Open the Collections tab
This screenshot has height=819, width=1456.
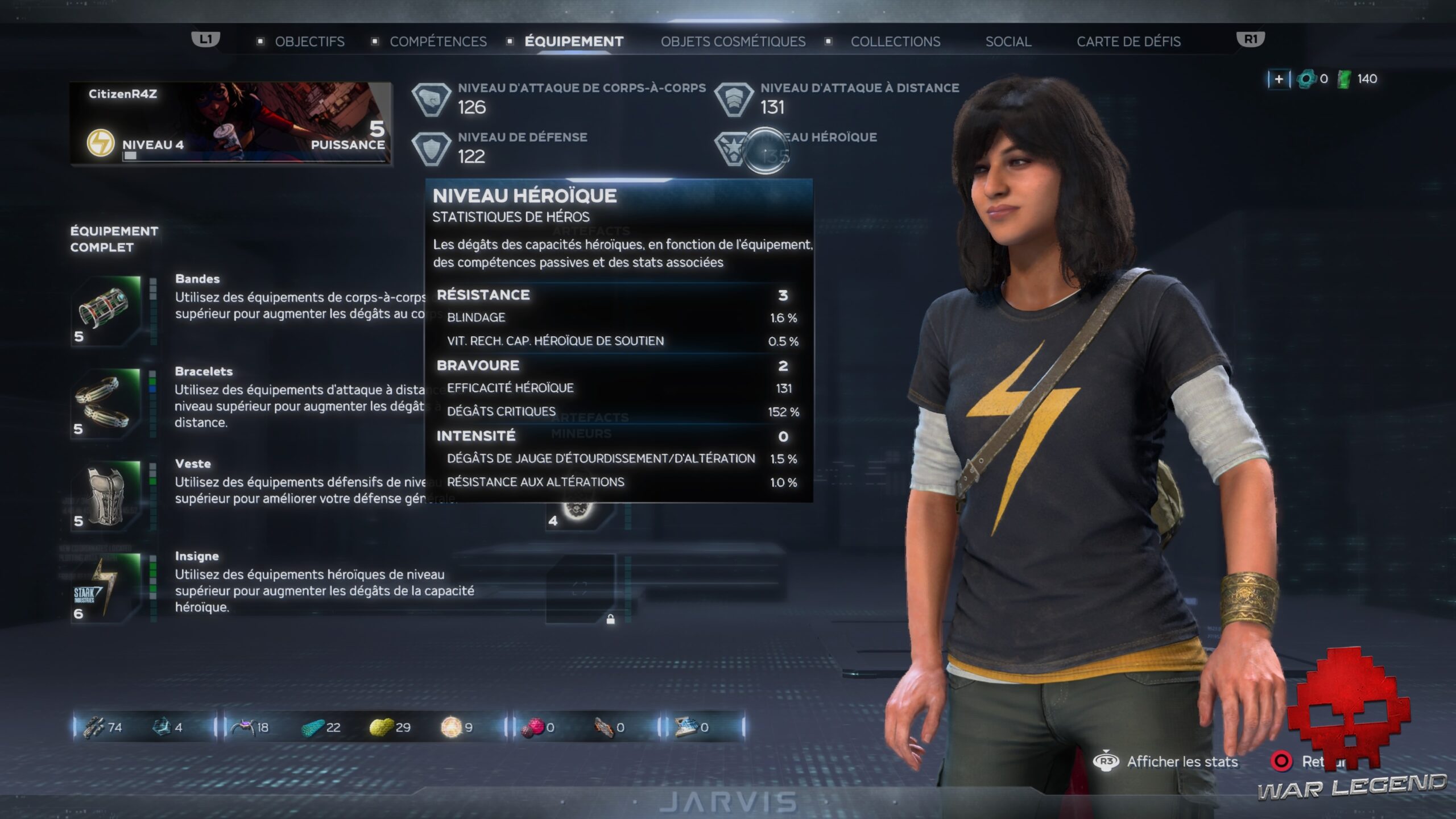point(895,42)
